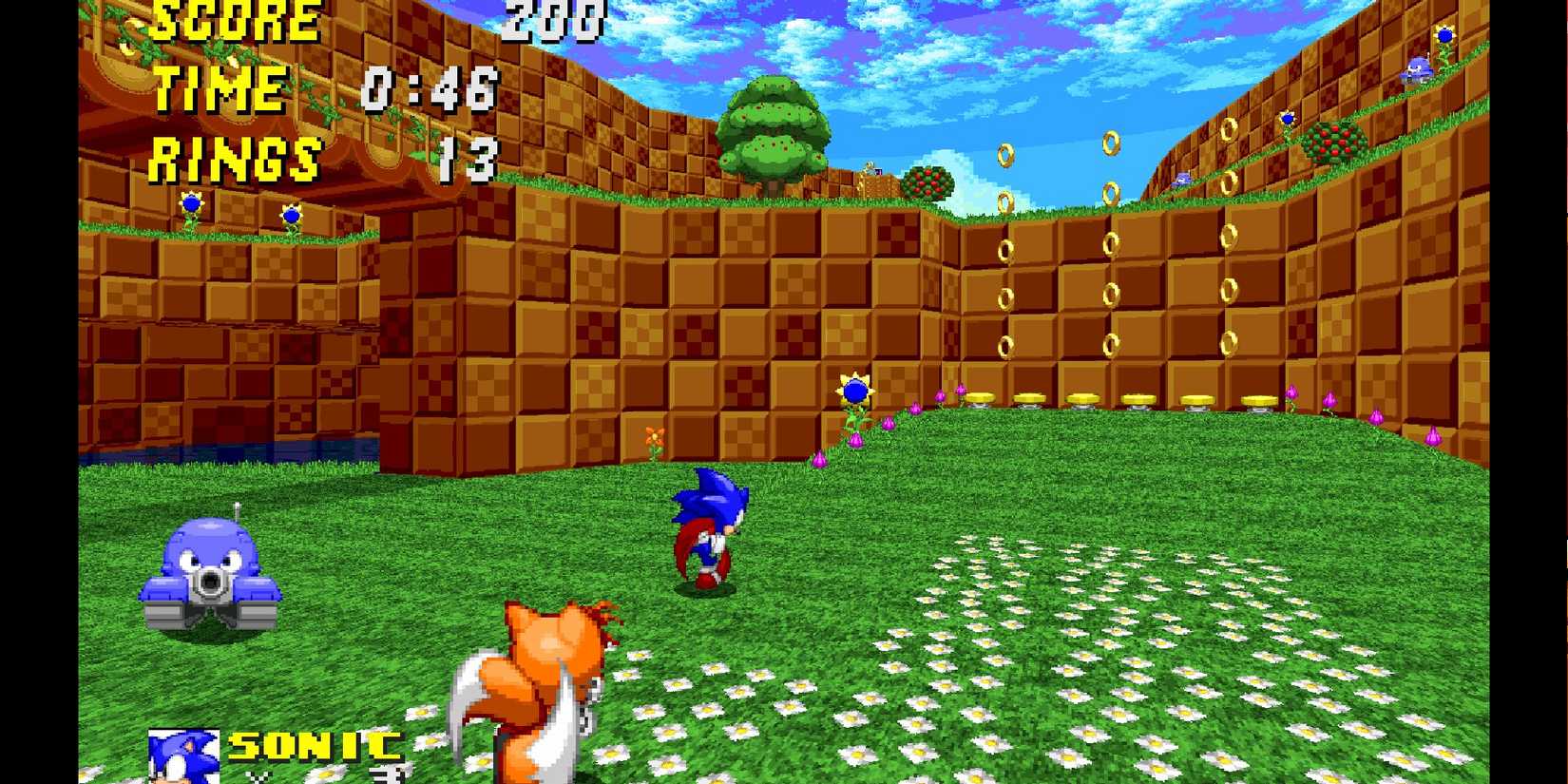The width and height of the screenshot is (1568, 784).
Task: Click Sonic standing in the field
Action: [x=708, y=527]
